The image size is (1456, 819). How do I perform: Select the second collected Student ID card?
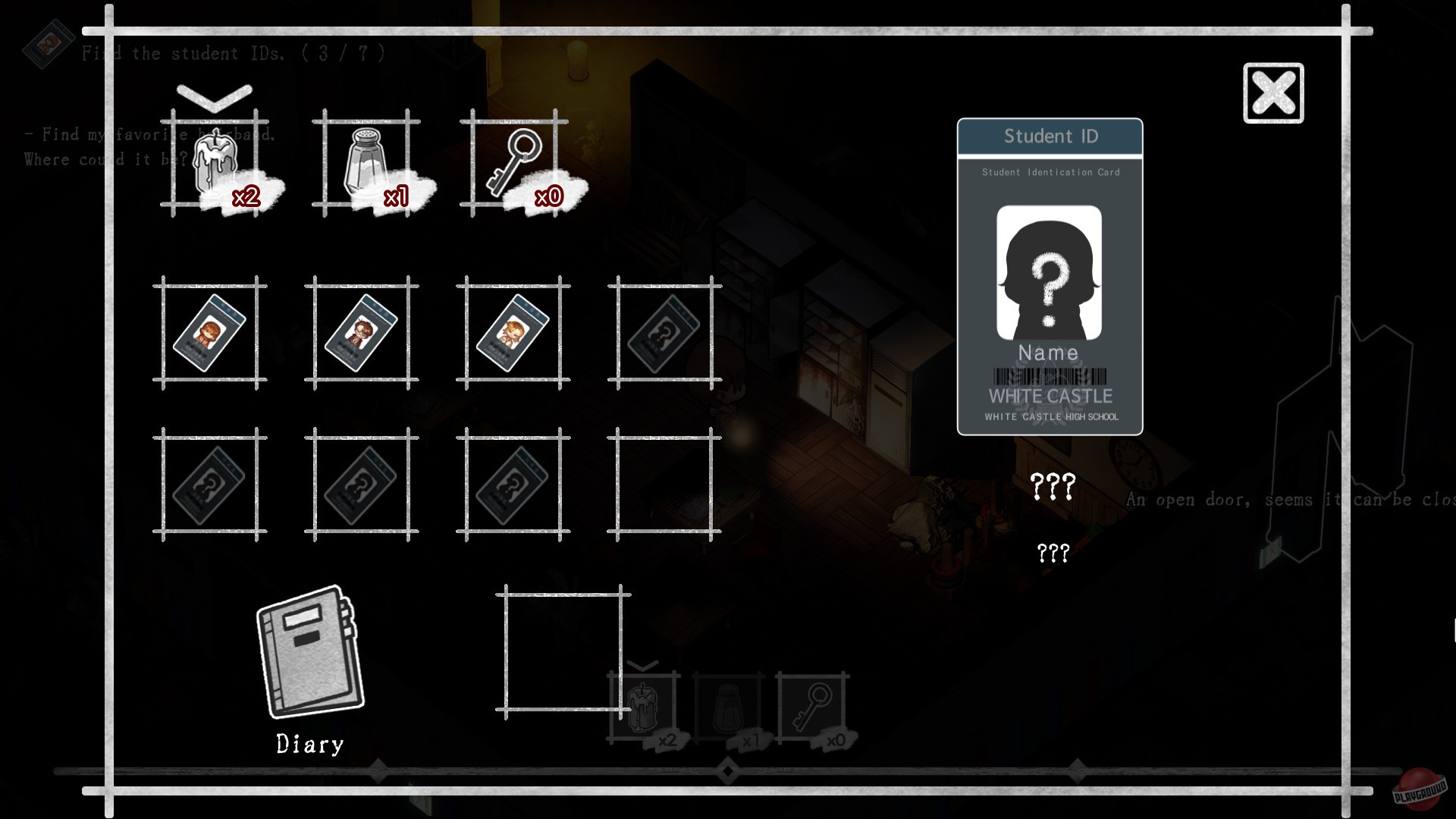click(362, 334)
